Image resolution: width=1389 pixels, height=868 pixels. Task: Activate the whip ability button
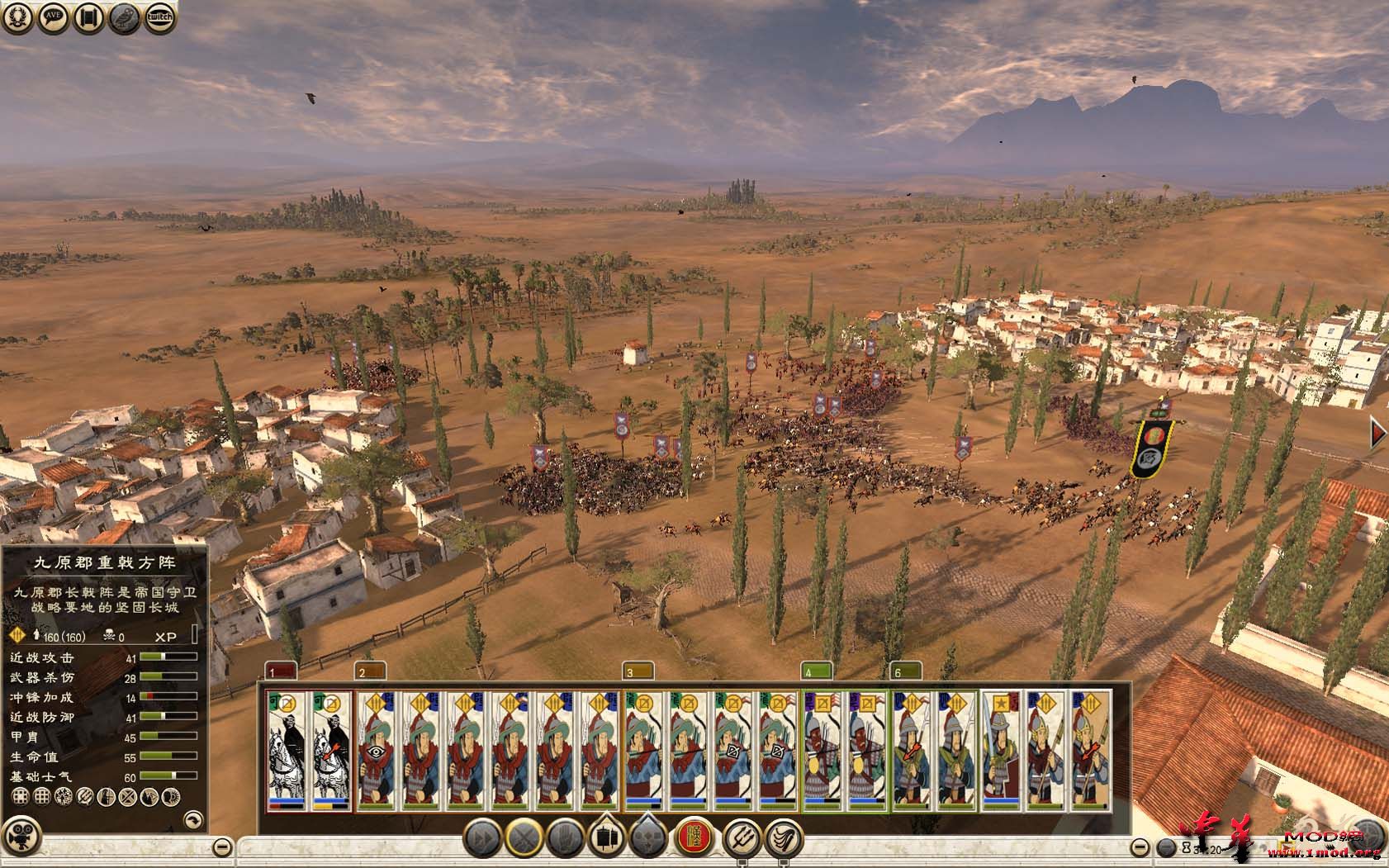tap(784, 837)
